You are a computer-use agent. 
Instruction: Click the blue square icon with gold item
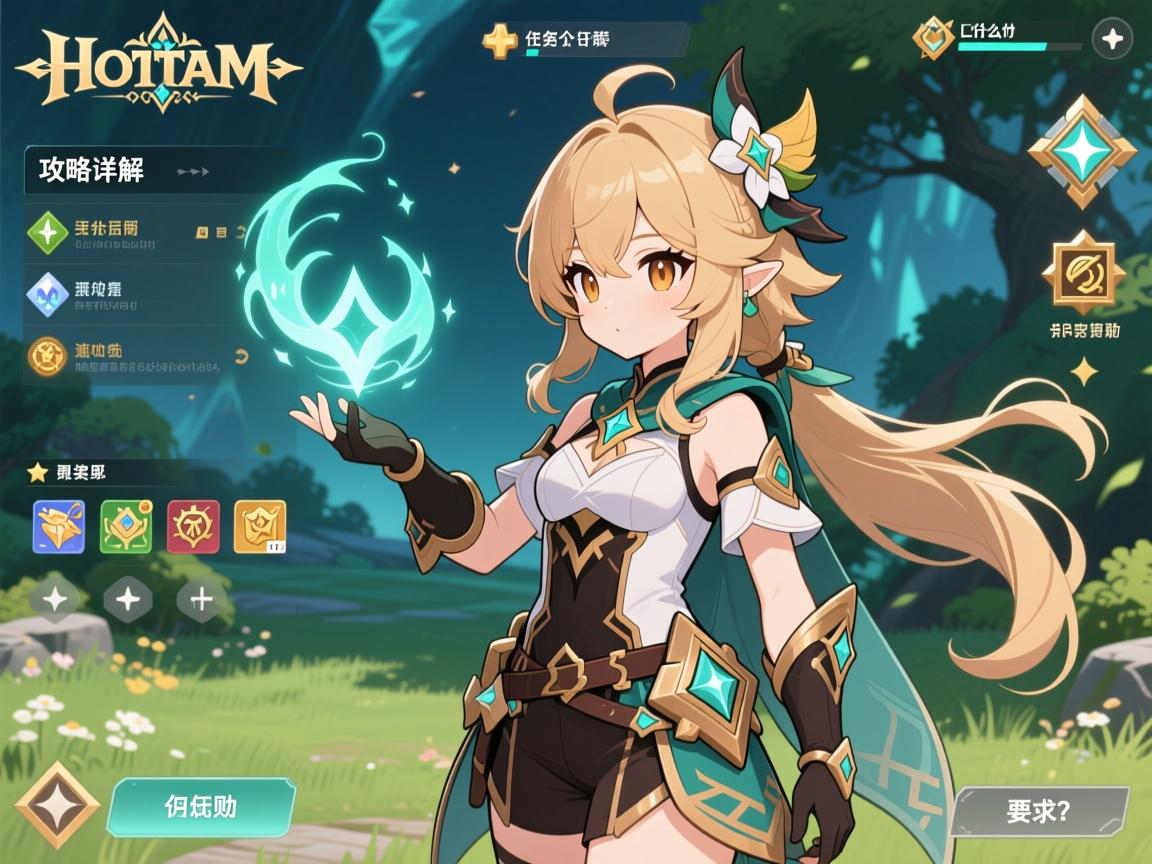click(59, 527)
